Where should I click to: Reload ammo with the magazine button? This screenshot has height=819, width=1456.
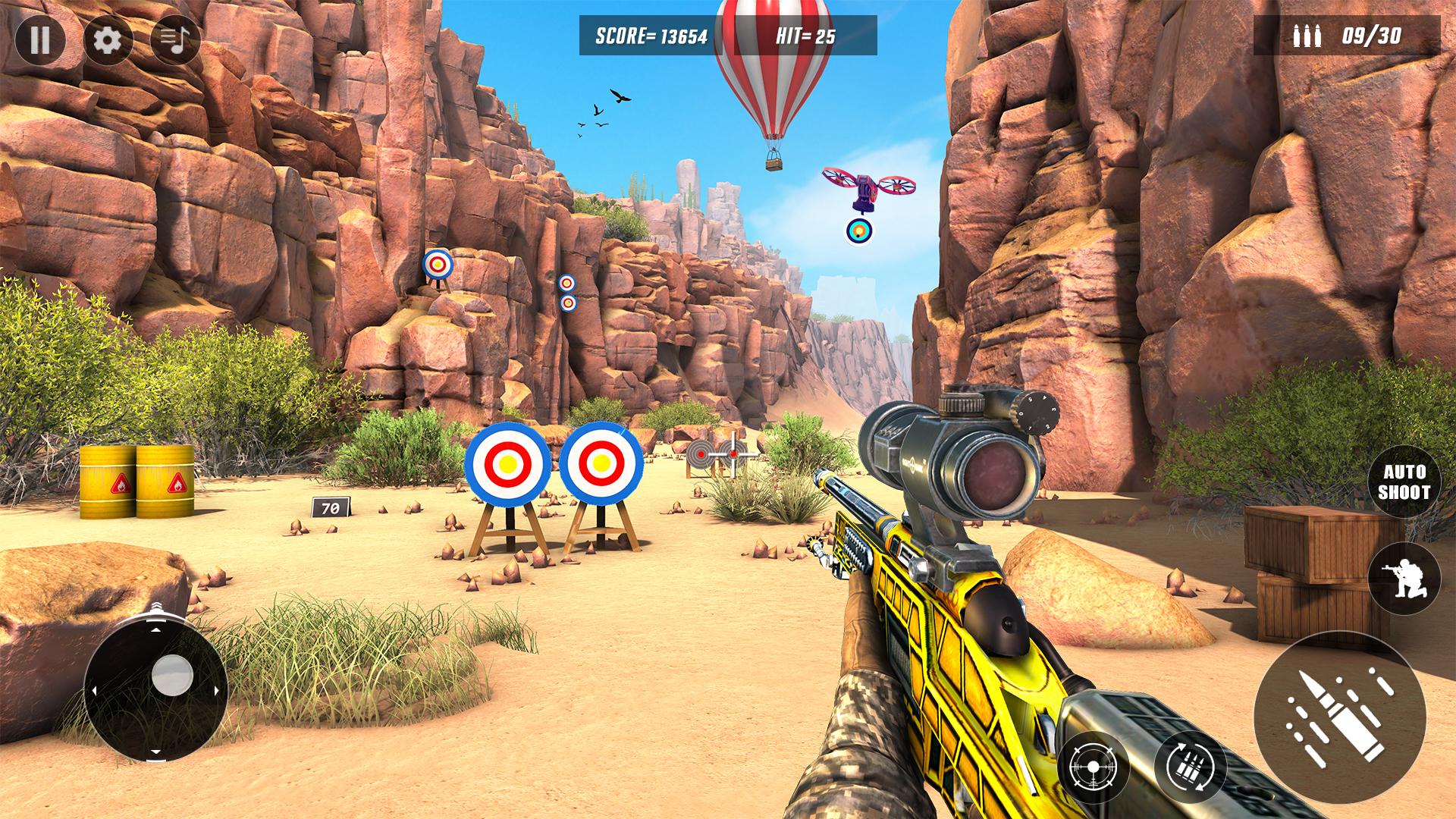[x=1190, y=768]
